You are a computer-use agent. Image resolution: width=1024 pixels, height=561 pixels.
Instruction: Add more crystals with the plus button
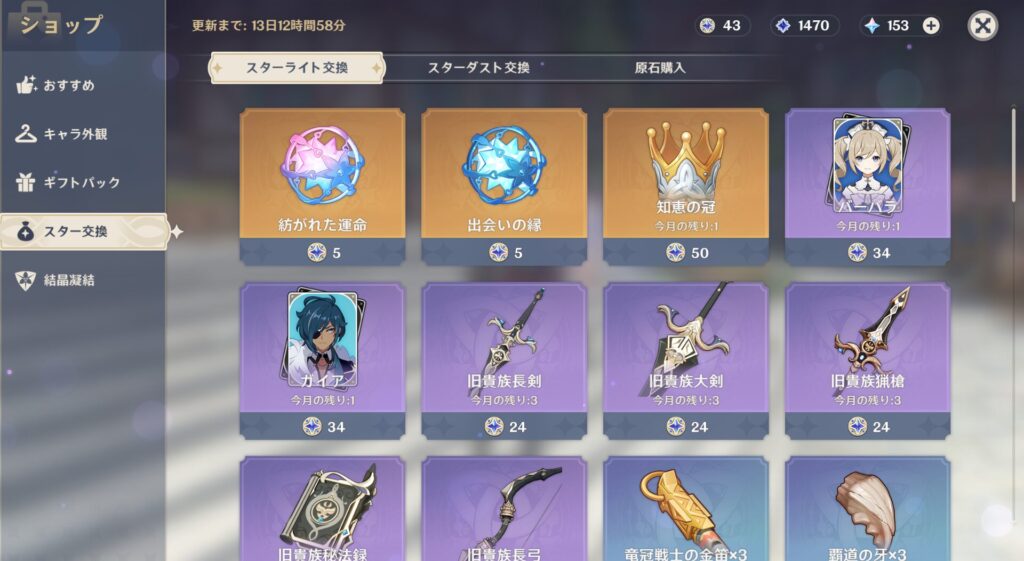pyautogui.click(x=931, y=26)
